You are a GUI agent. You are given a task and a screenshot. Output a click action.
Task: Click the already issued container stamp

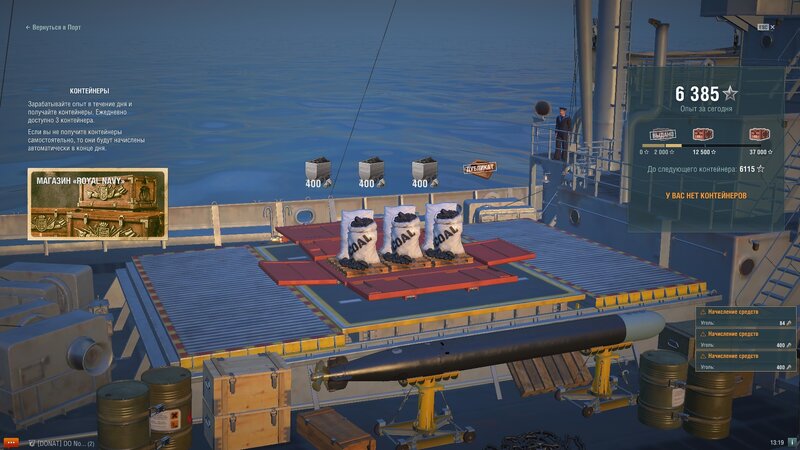[663, 134]
